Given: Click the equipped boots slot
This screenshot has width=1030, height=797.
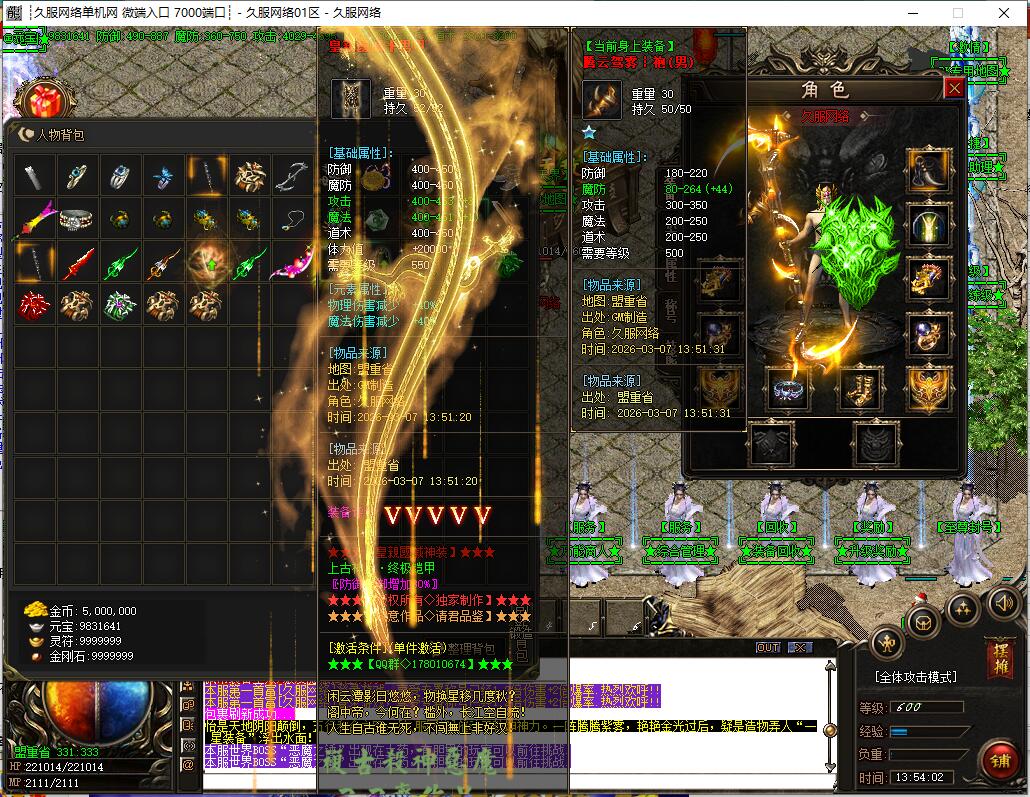Looking at the screenshot, I should click(859, 389).
